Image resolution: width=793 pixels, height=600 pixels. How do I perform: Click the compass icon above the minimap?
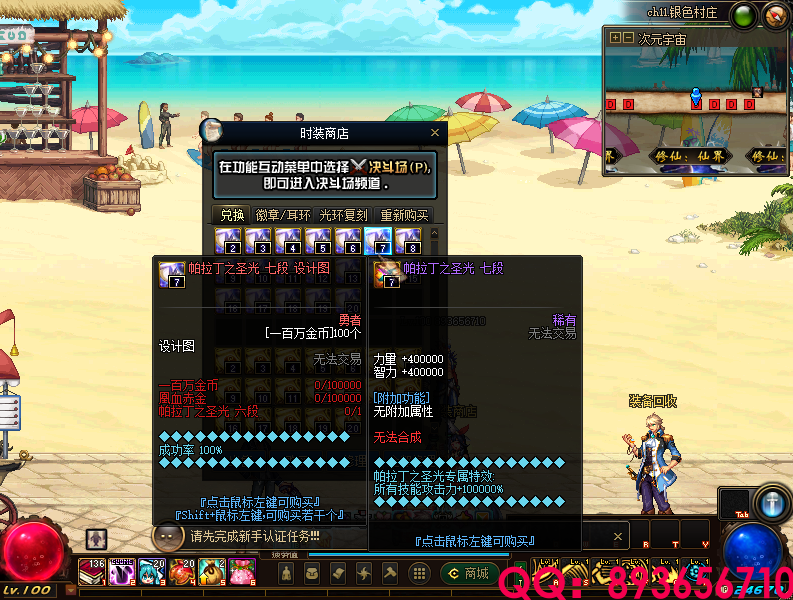tap(775, 16)
